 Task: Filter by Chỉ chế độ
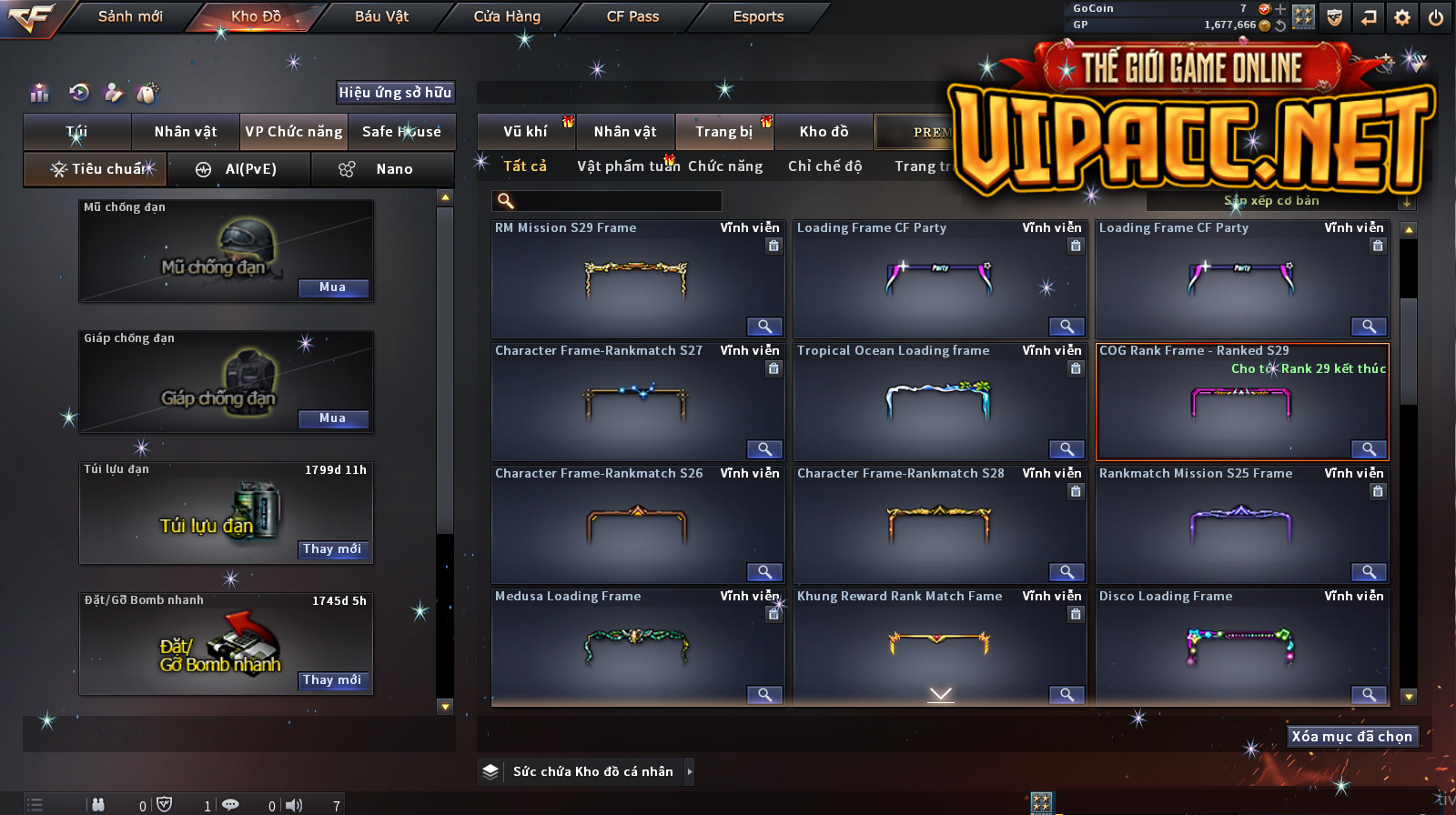coord(824,166)
